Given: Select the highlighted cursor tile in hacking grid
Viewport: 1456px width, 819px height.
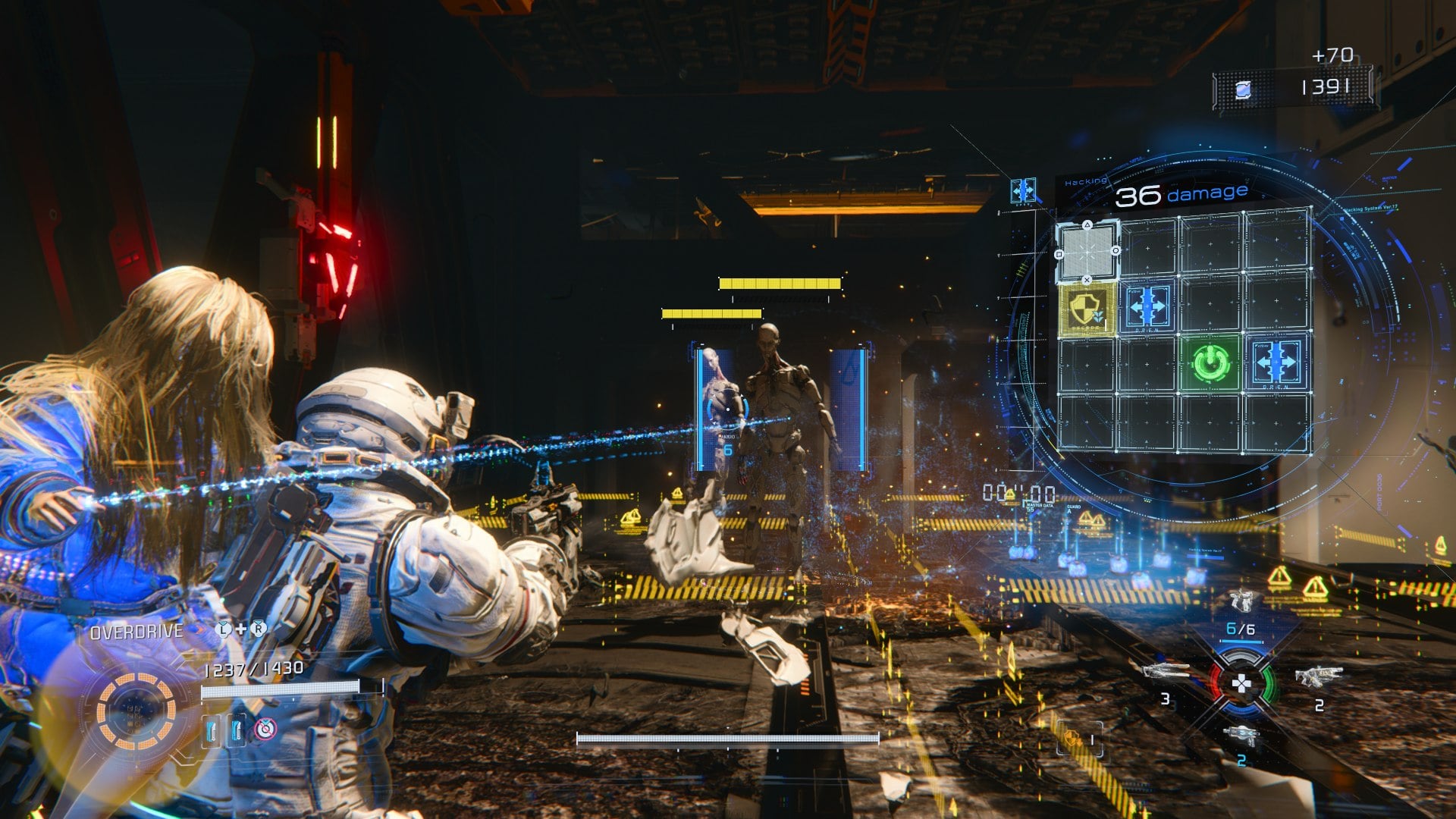Looking at the screenshot, I should point(1087,251).
